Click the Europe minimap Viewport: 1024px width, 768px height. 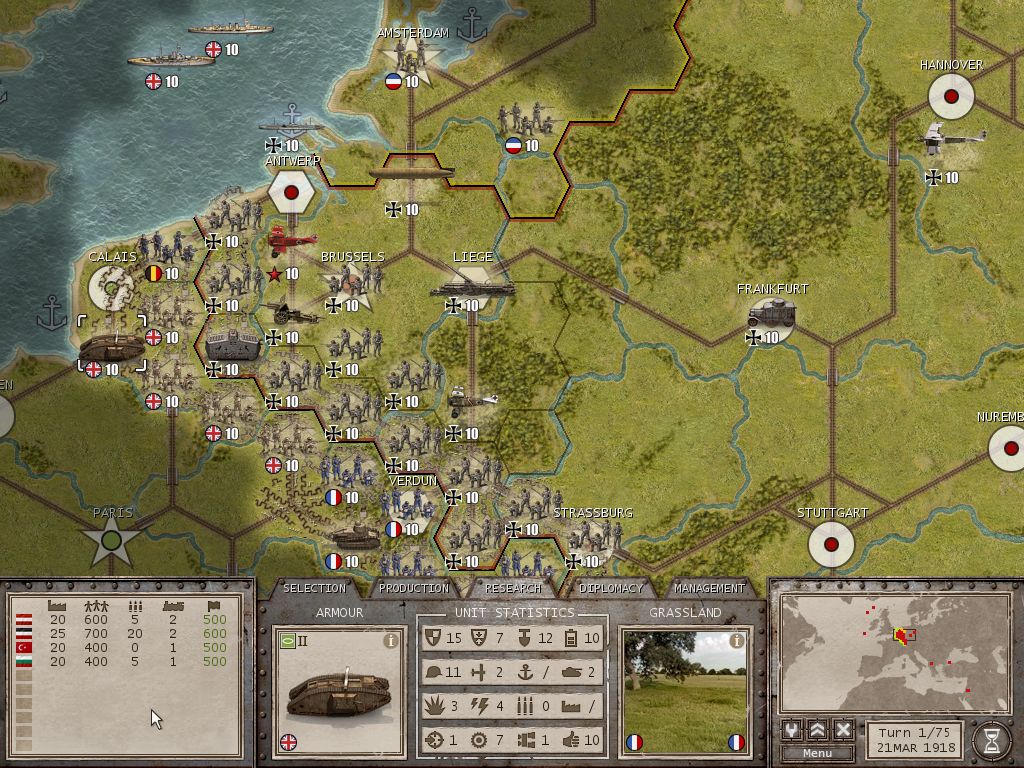pyautogui.click(x=895, y=652)
